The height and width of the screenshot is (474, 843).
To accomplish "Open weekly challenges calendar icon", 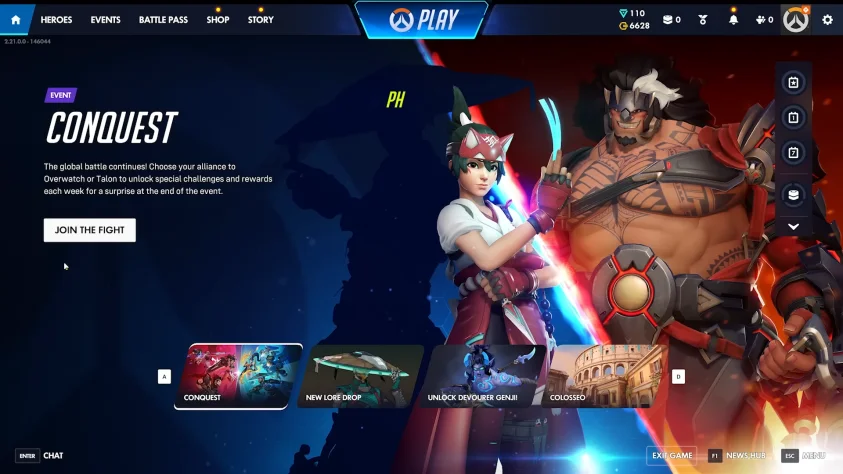I will click(x=793, y=152).
